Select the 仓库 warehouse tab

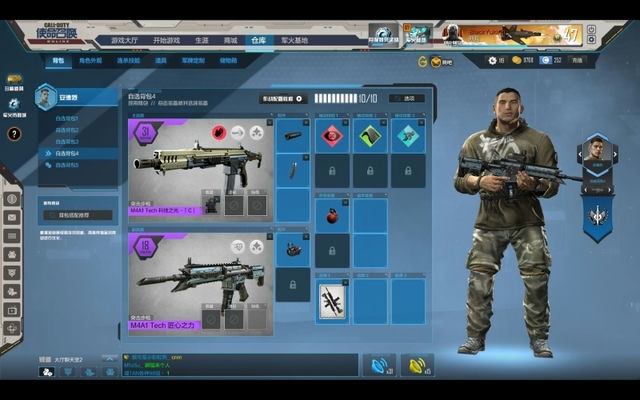pos(259,41)
